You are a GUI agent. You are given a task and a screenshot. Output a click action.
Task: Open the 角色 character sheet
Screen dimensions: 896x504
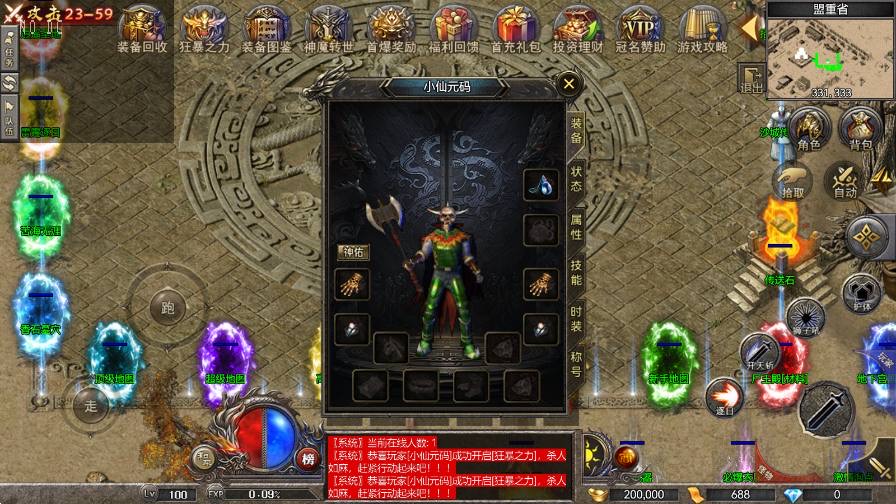809,130
